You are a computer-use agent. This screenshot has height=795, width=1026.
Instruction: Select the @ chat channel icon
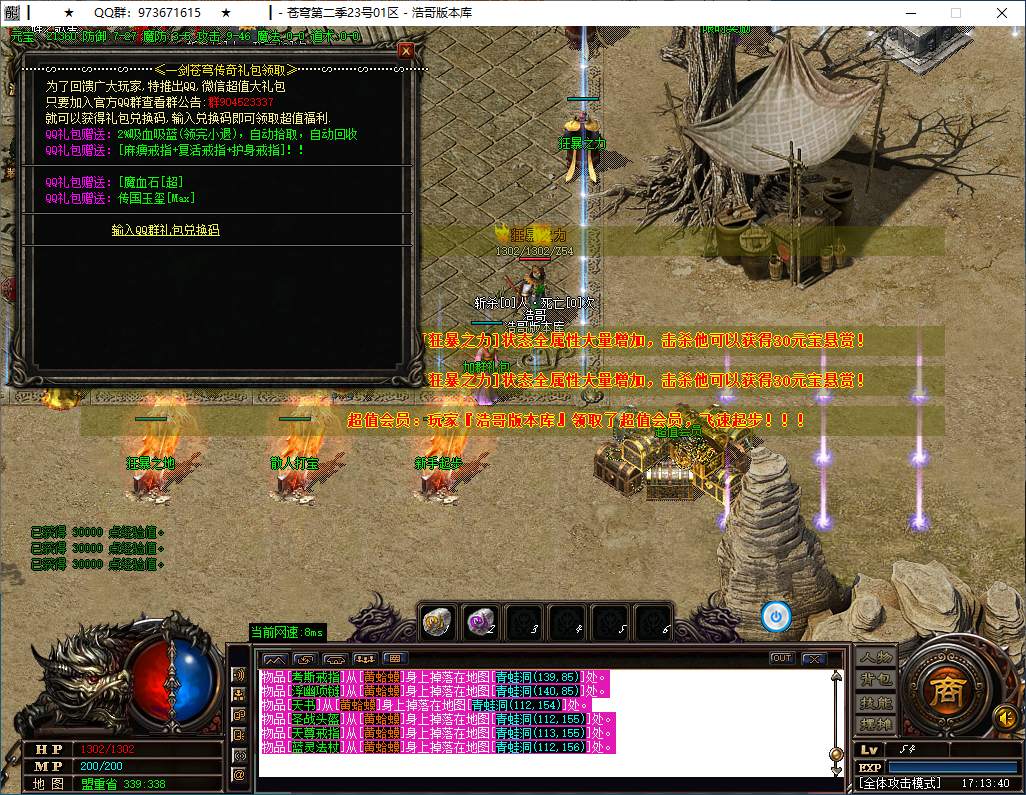[239, 774]
